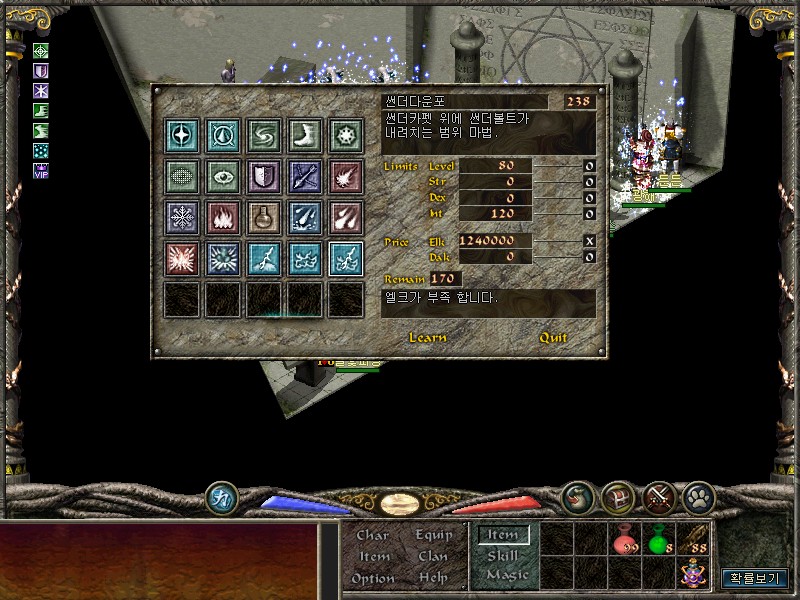Choose the flame fire spell icon
This screenshot has width=800, height=600.
point(224,217)
